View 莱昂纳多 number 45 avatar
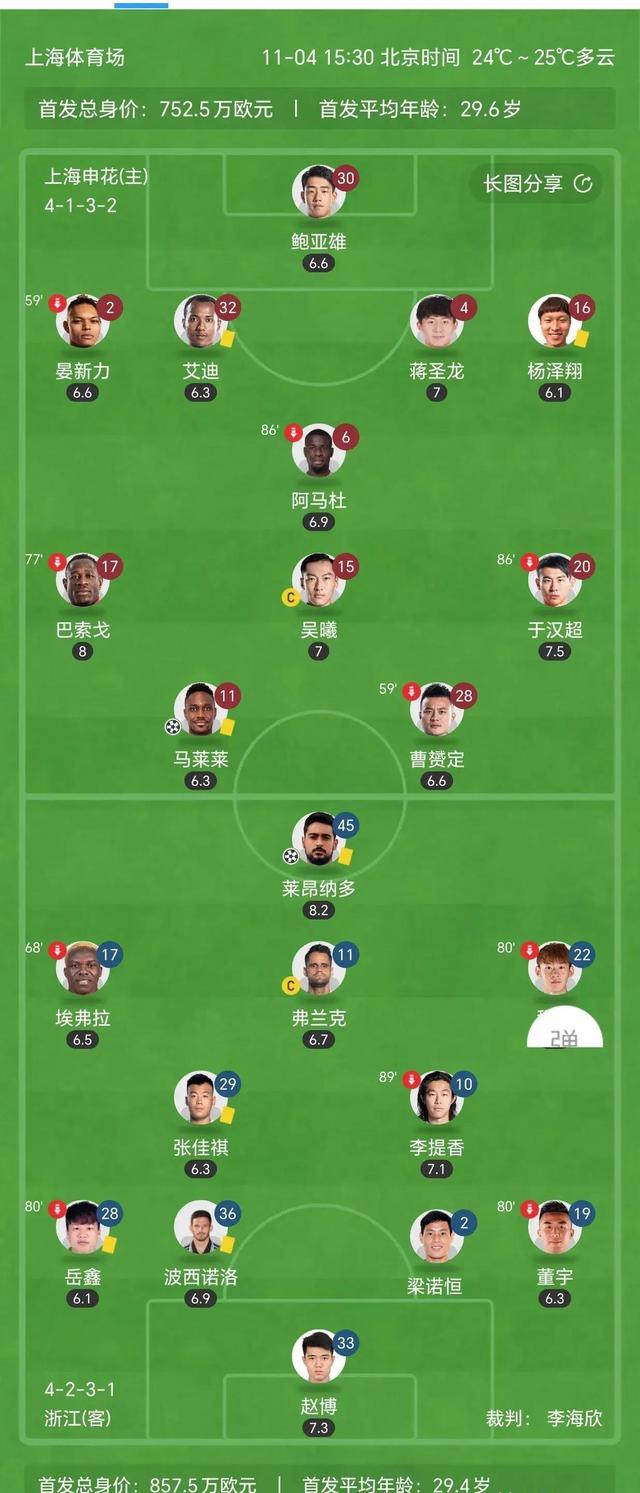The height and width of the screenshot is (1493, 640). tap(318, 838)
